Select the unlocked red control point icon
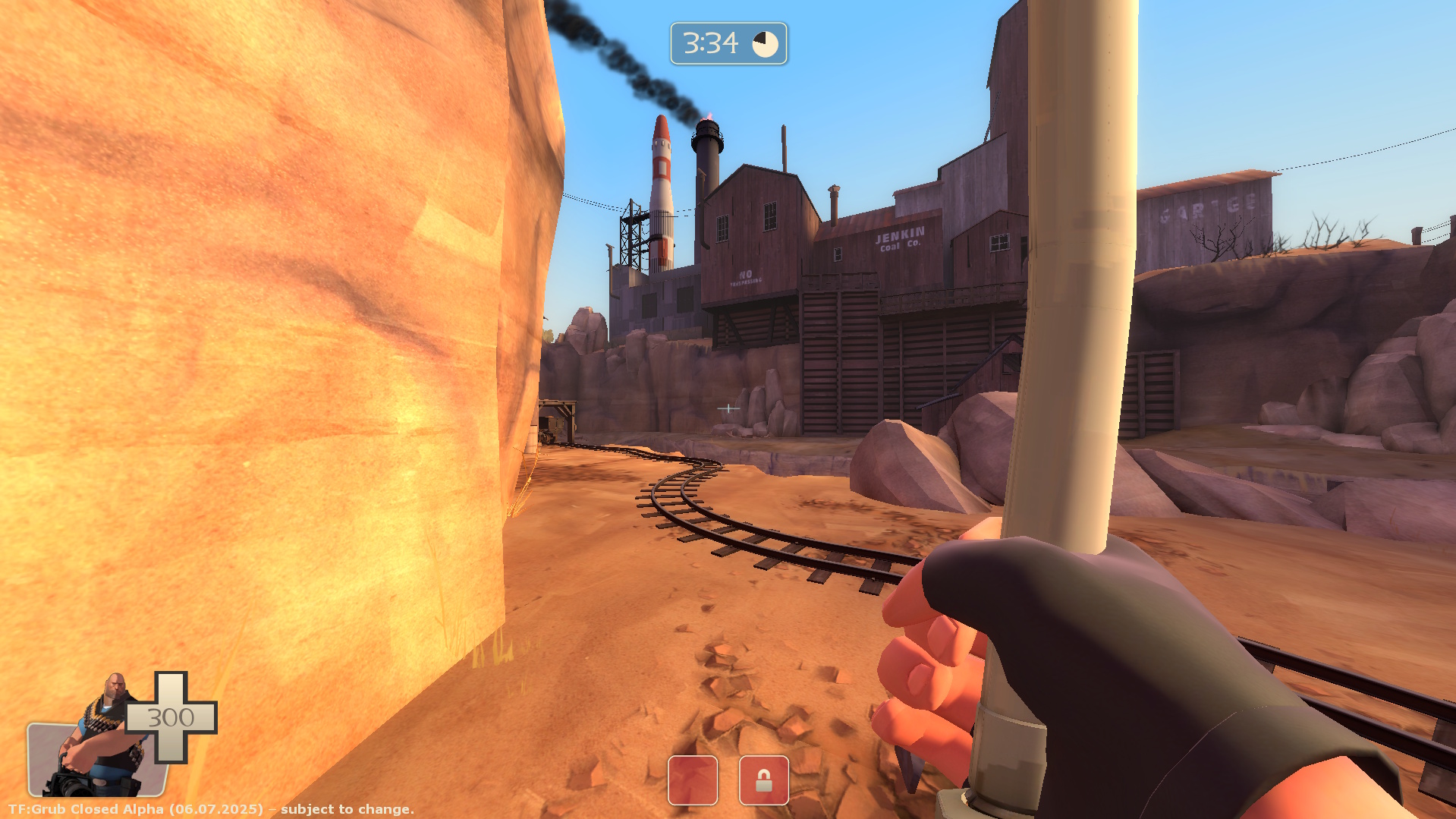The image size is (1456, 819). tap(692, 780)
